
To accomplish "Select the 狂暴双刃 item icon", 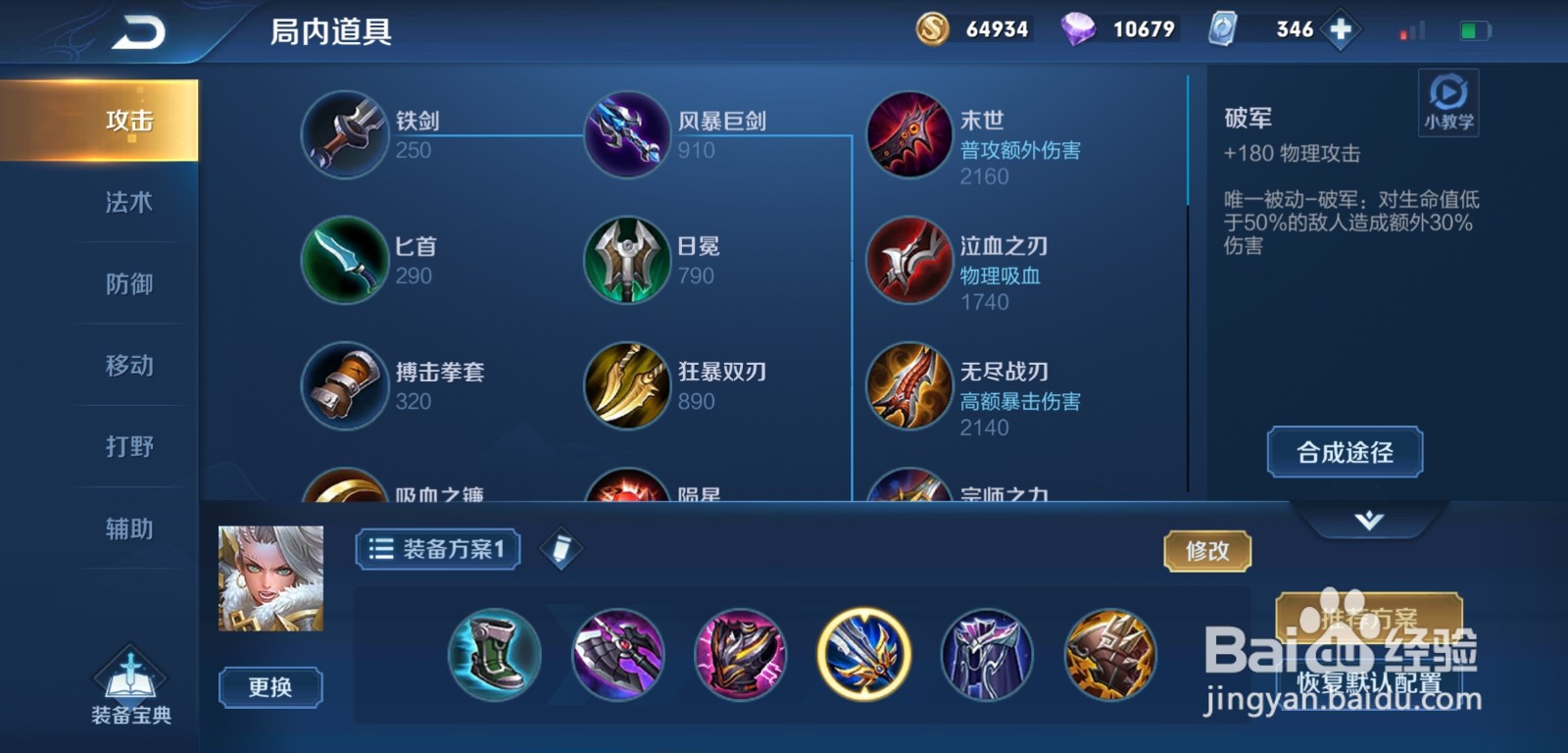I will (x=625, y=386).
